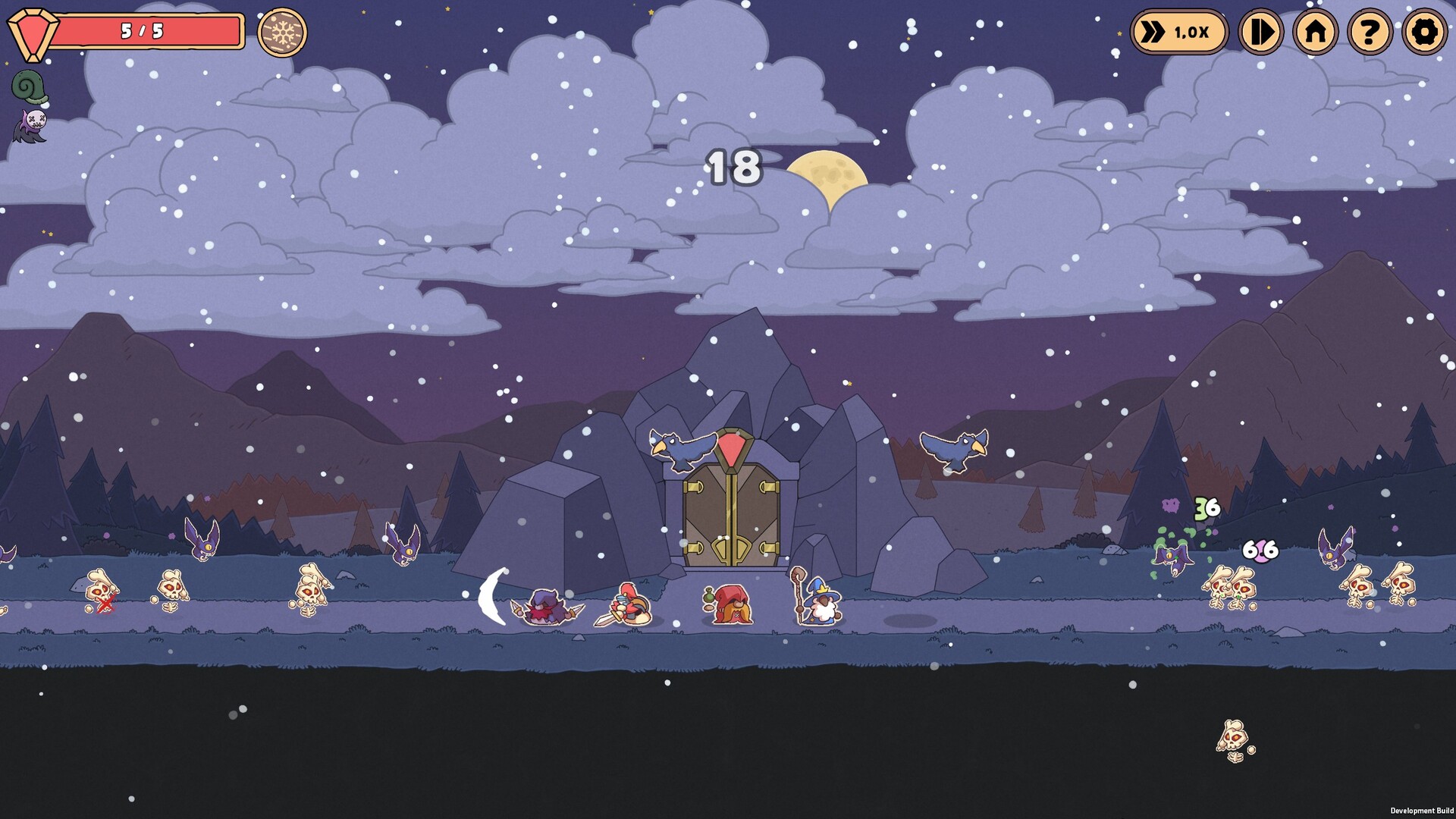The image size is (1456, 819).
Task: Toggle game speed from 1.0x to faster
Action: (1178, 32)
